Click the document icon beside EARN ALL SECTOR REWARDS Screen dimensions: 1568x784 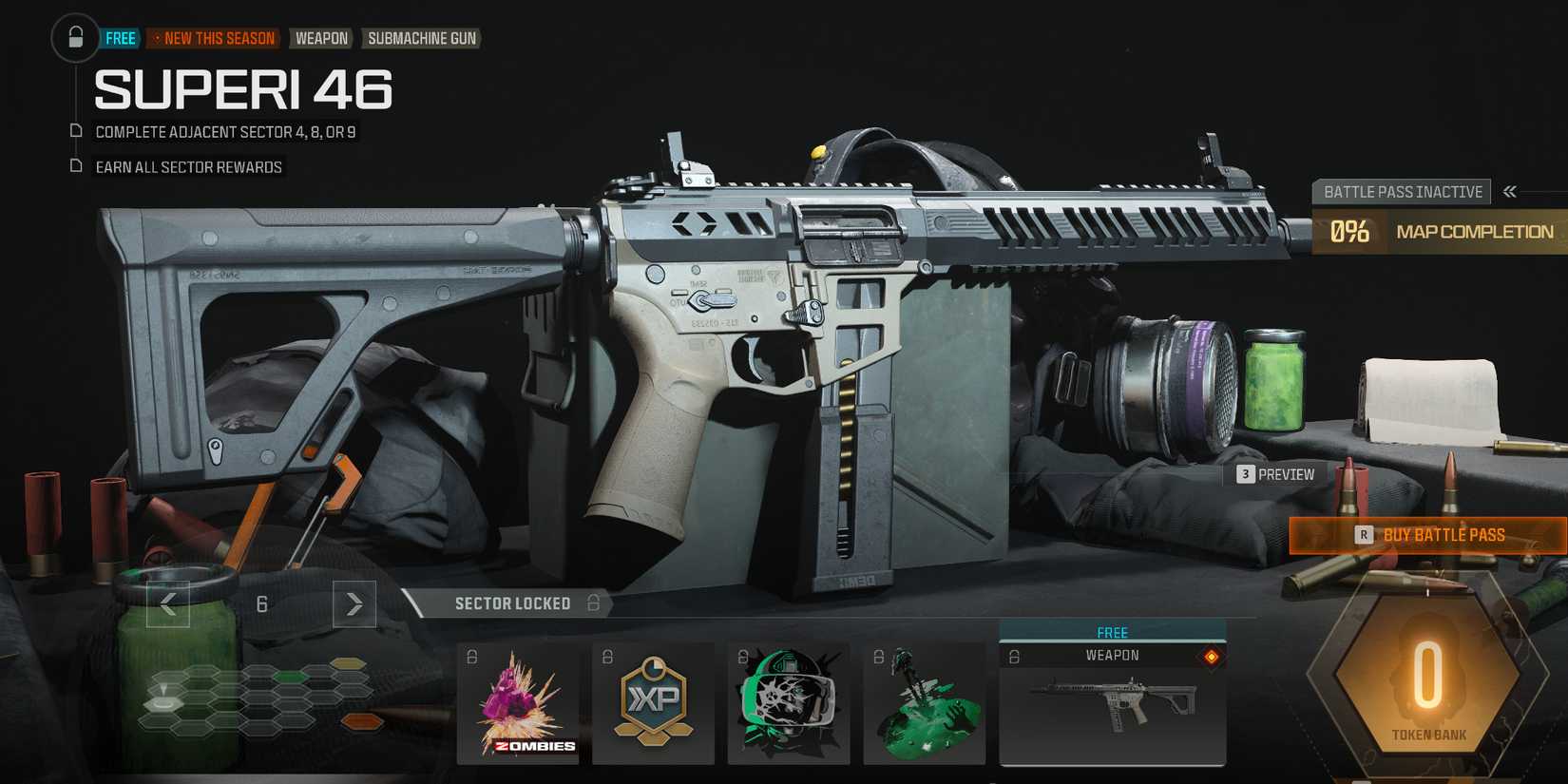(x=75, y=165)
